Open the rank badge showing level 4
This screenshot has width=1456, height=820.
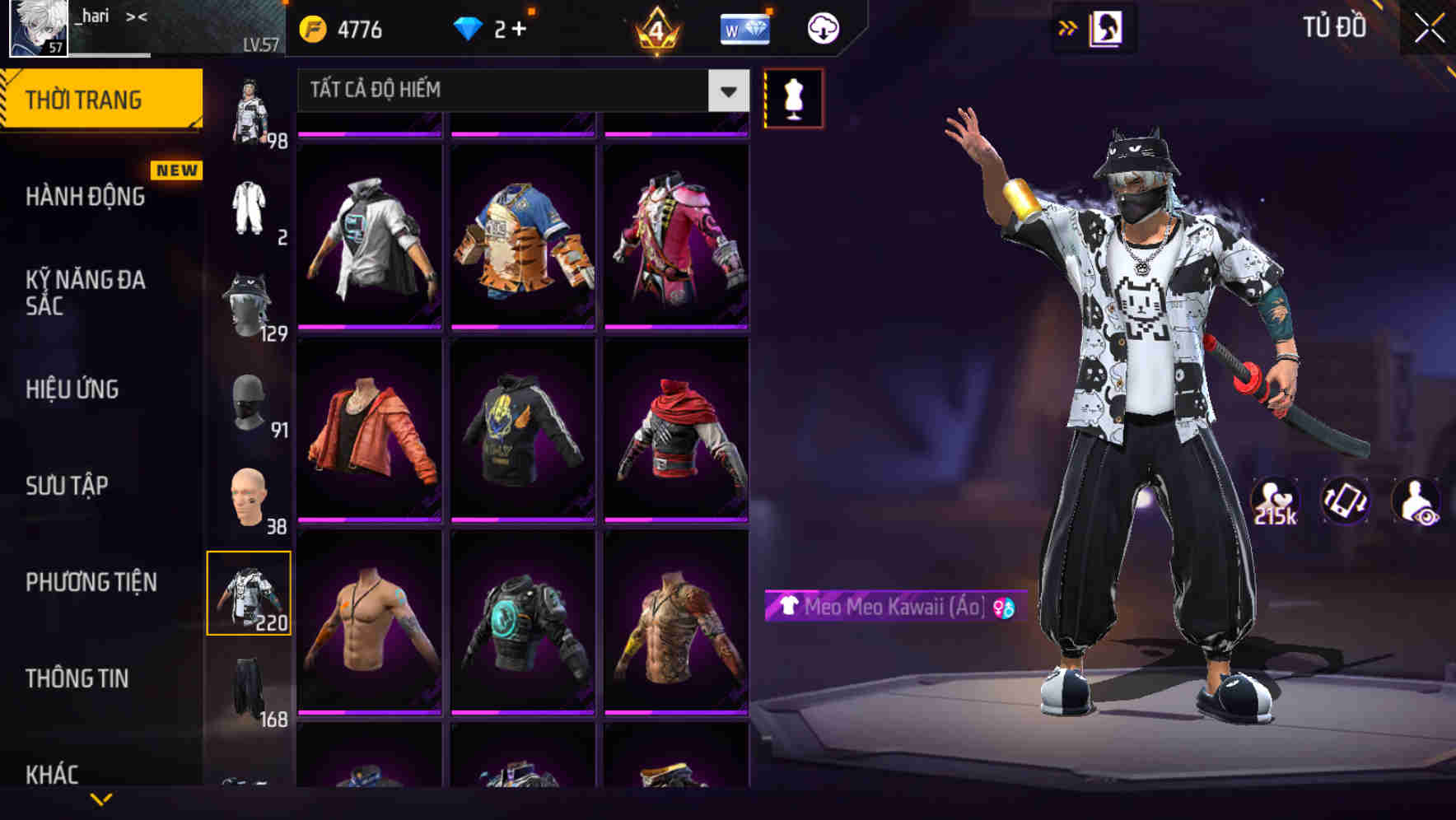655,31
